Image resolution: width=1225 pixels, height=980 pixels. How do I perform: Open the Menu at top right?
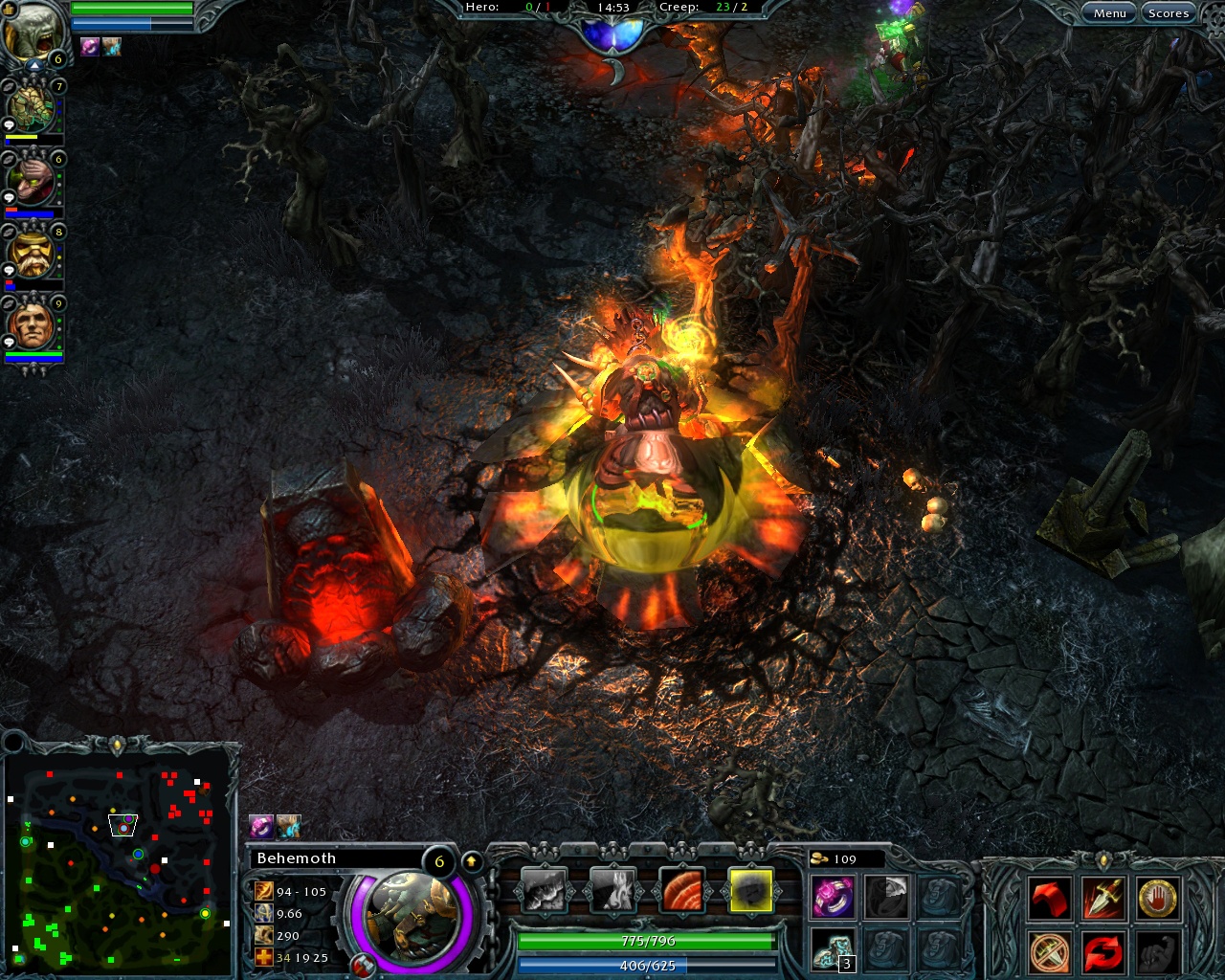point(1109,12)
